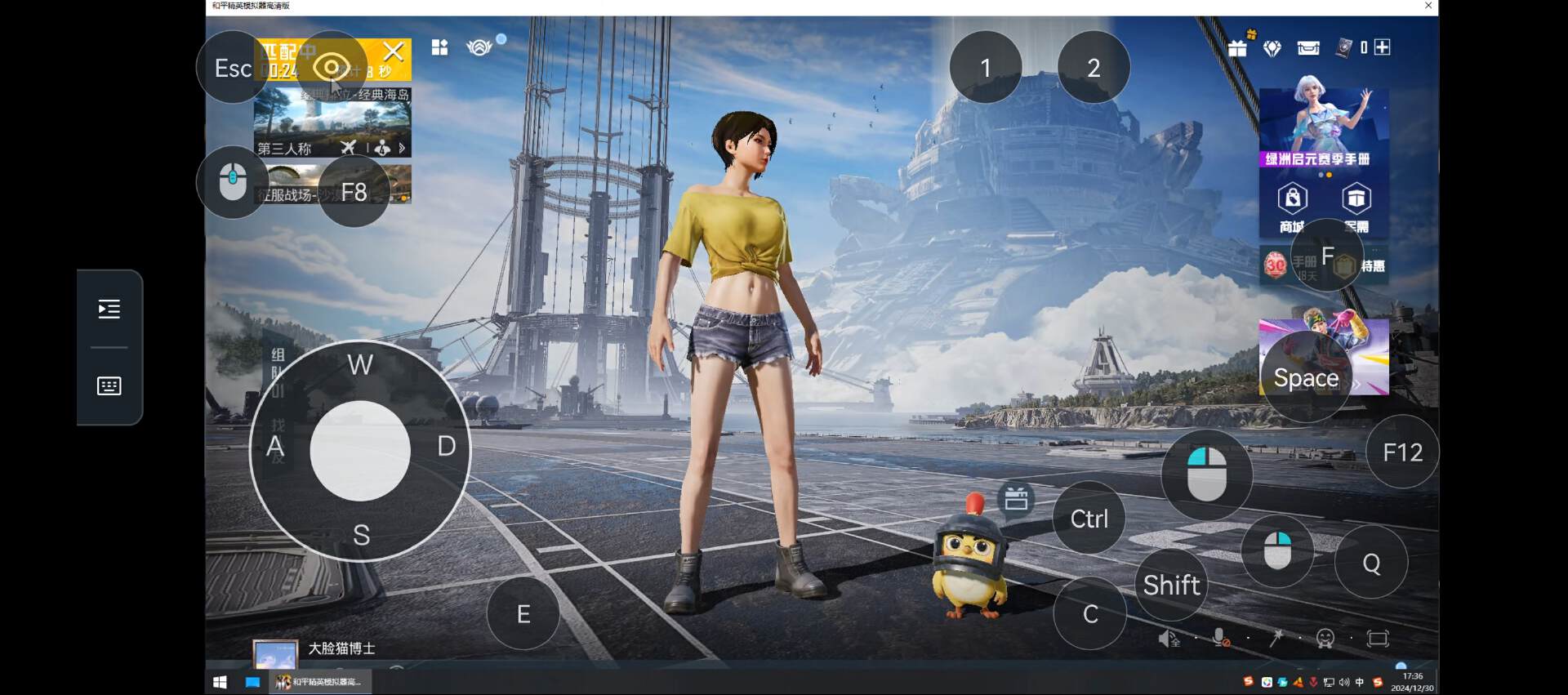This screenshot has width=1568, height=695.
Task: Toggle the speaker voice output icon
Action: [1169, 639]
